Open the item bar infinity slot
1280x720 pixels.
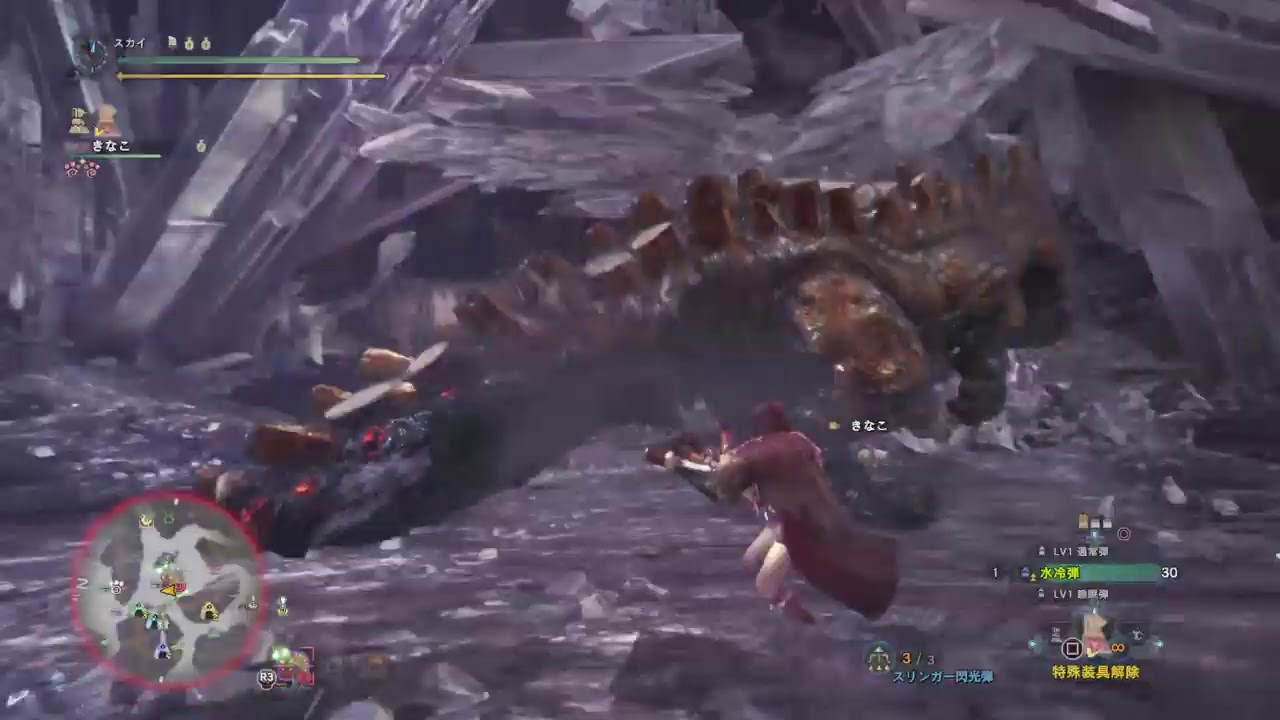(1118, 647)
